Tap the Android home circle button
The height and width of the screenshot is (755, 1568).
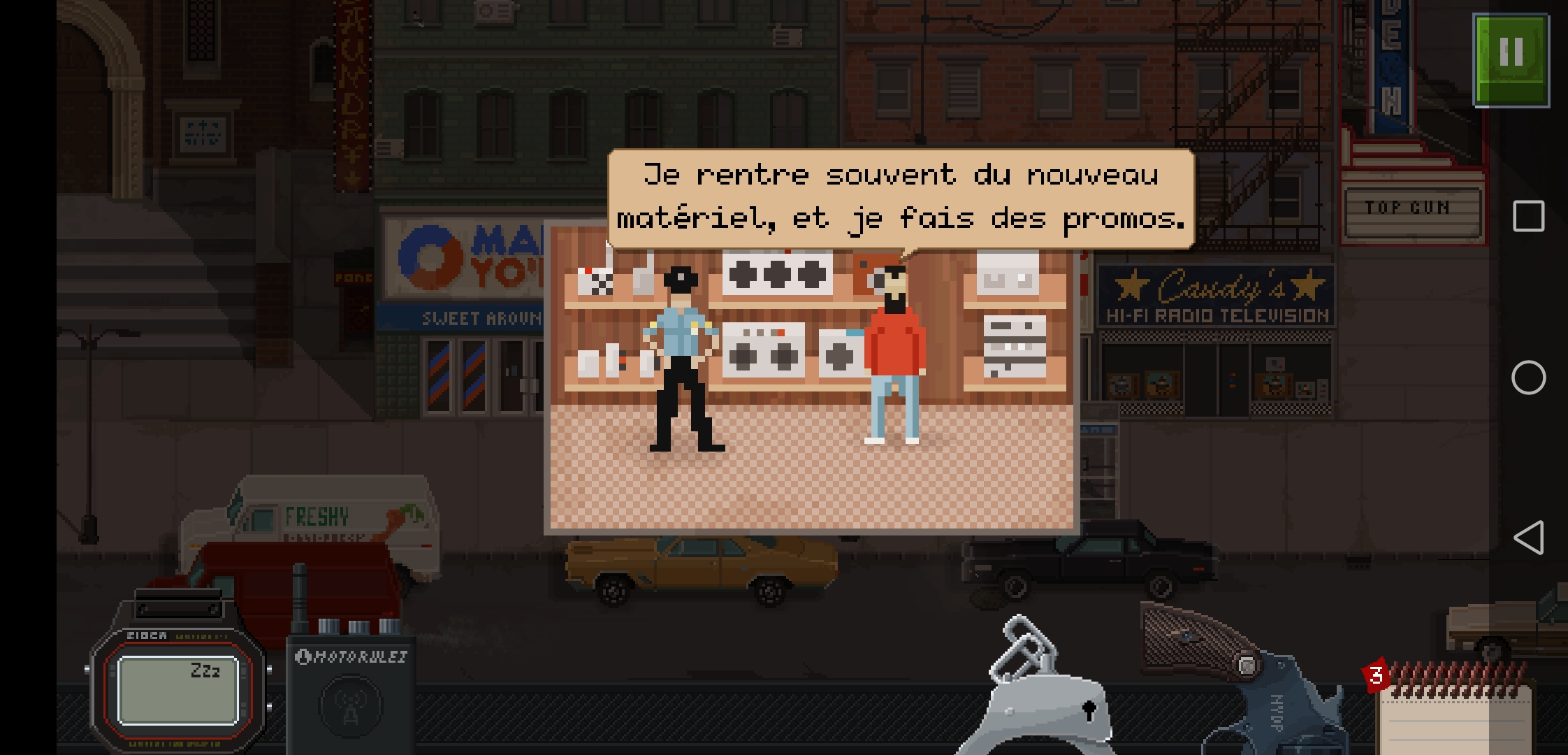pos(1528,377)
